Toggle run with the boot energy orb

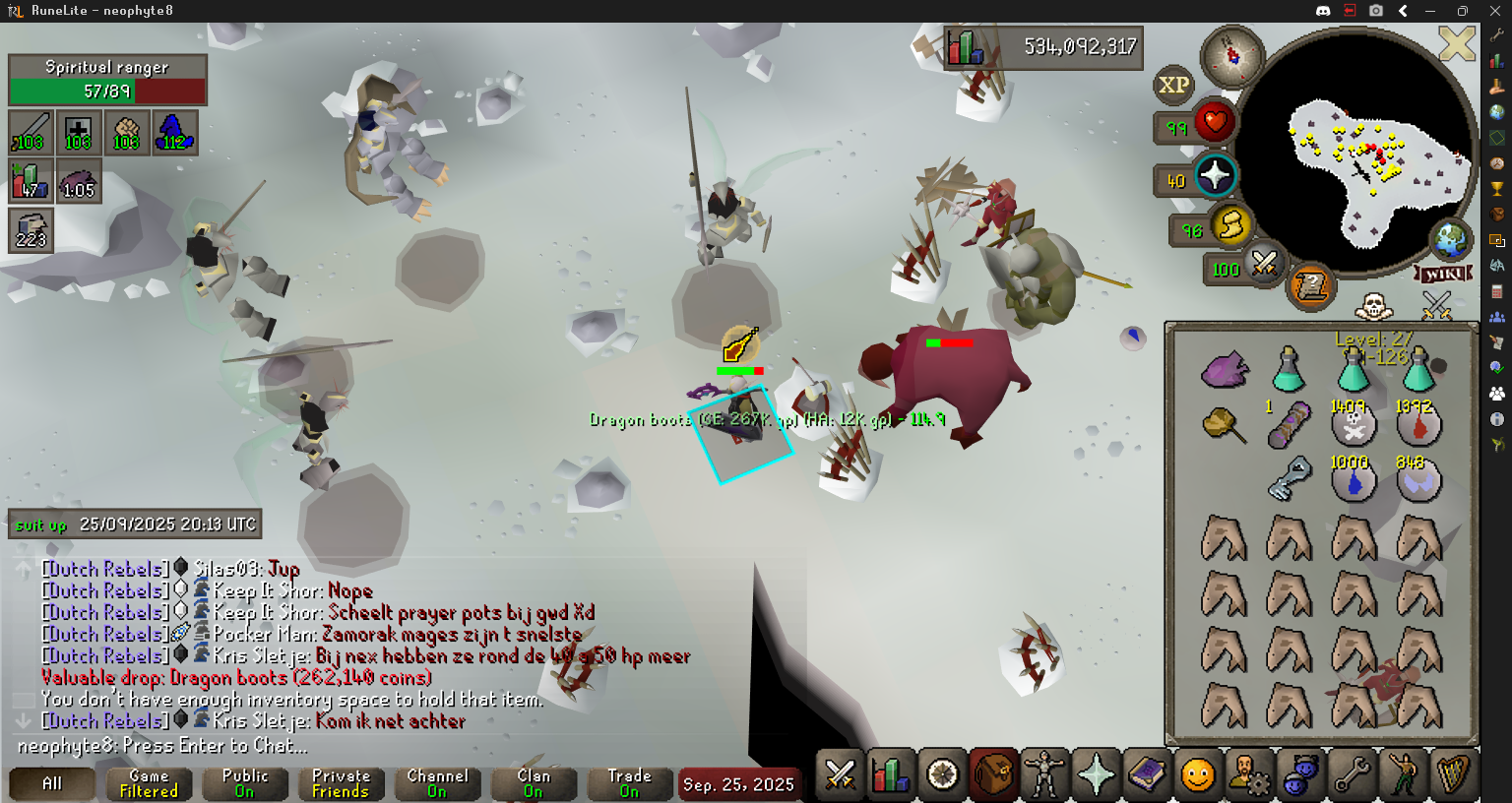pos(1230,226)
